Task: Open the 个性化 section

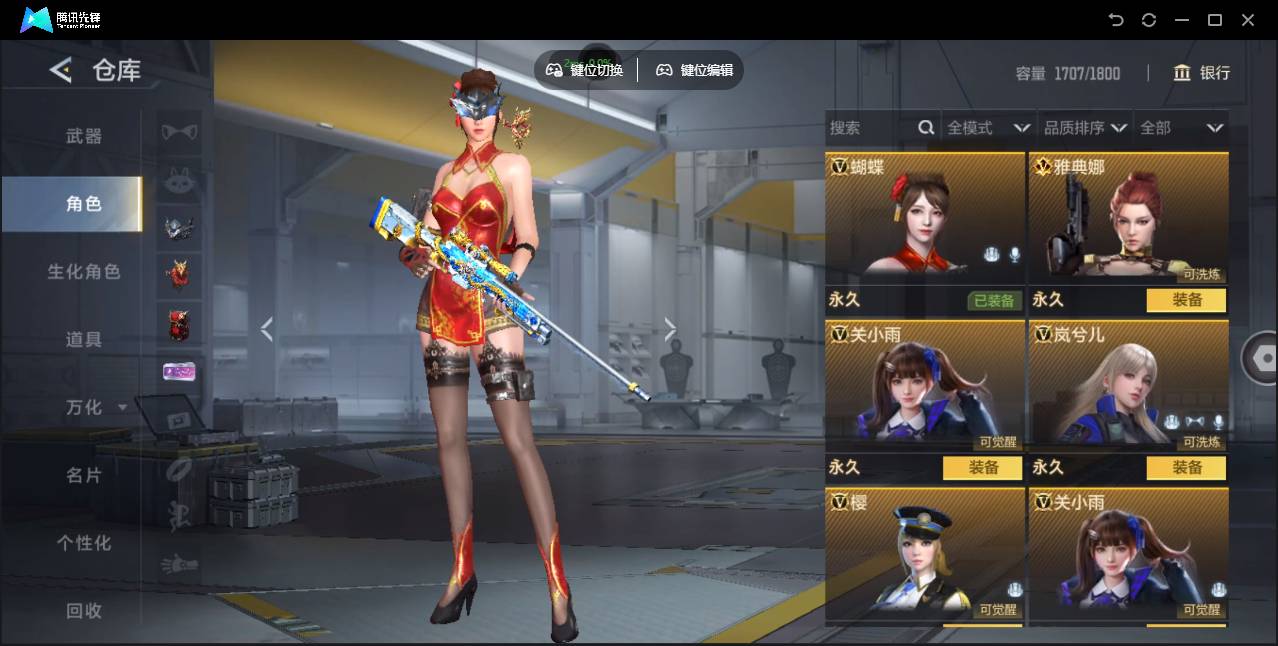Action: [84, 543]
